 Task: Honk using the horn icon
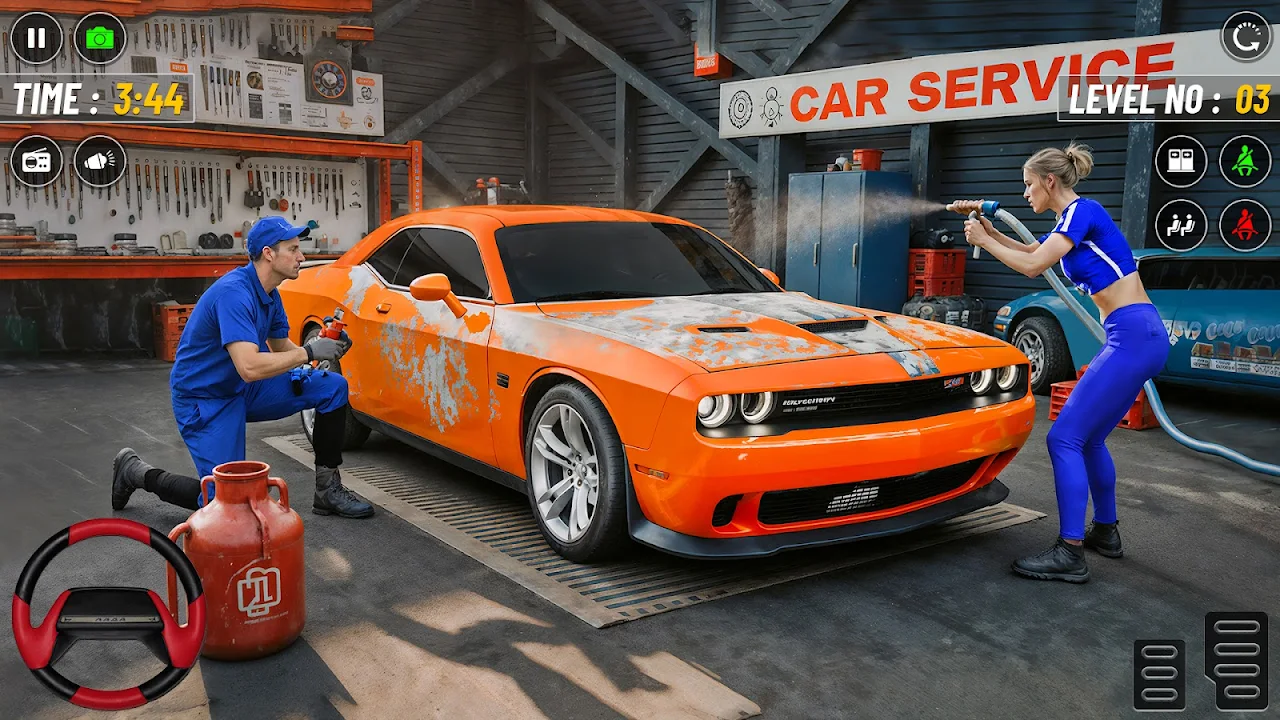100,161
